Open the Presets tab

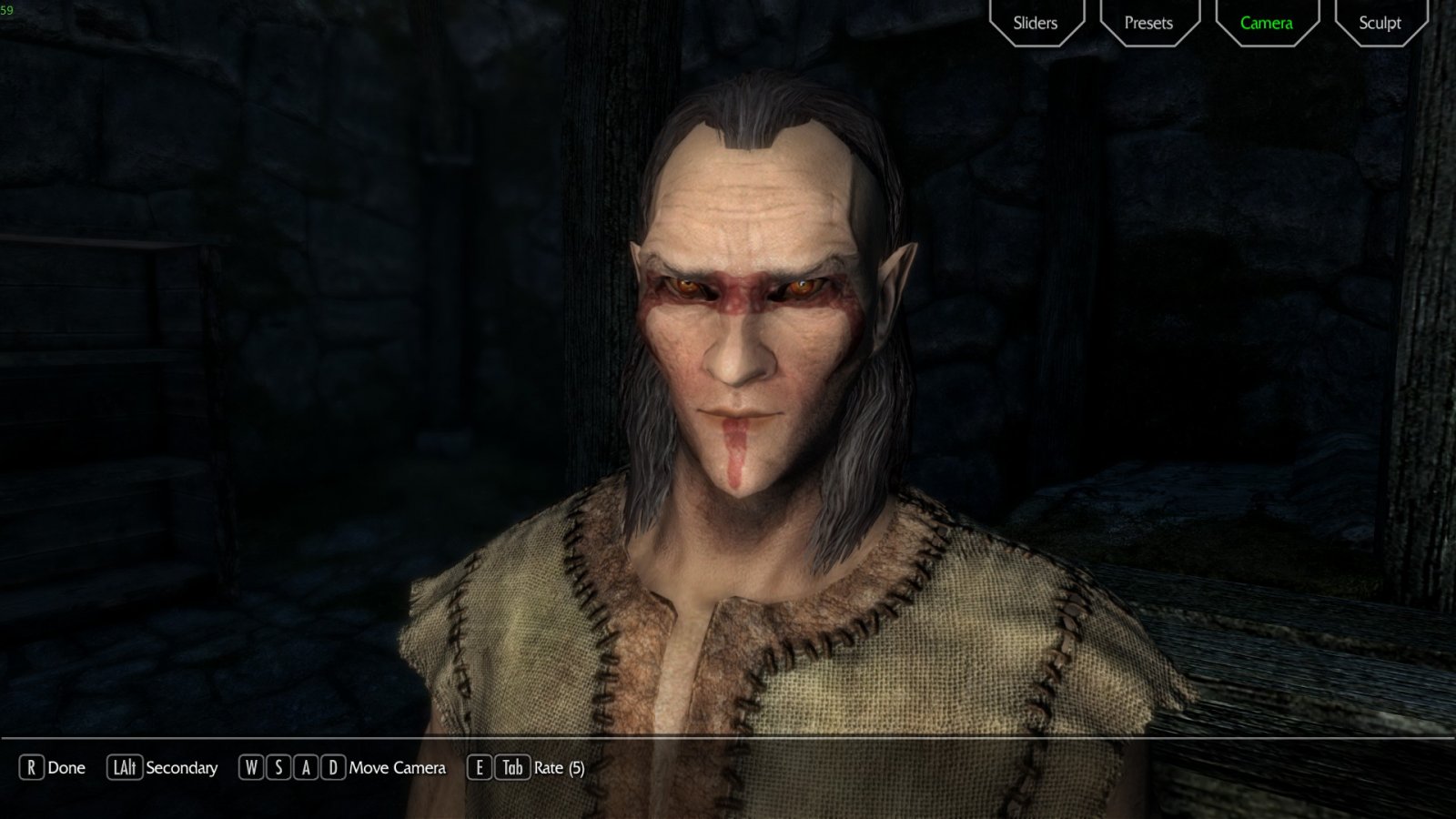pyautogui.click(x=1149, y=22)
